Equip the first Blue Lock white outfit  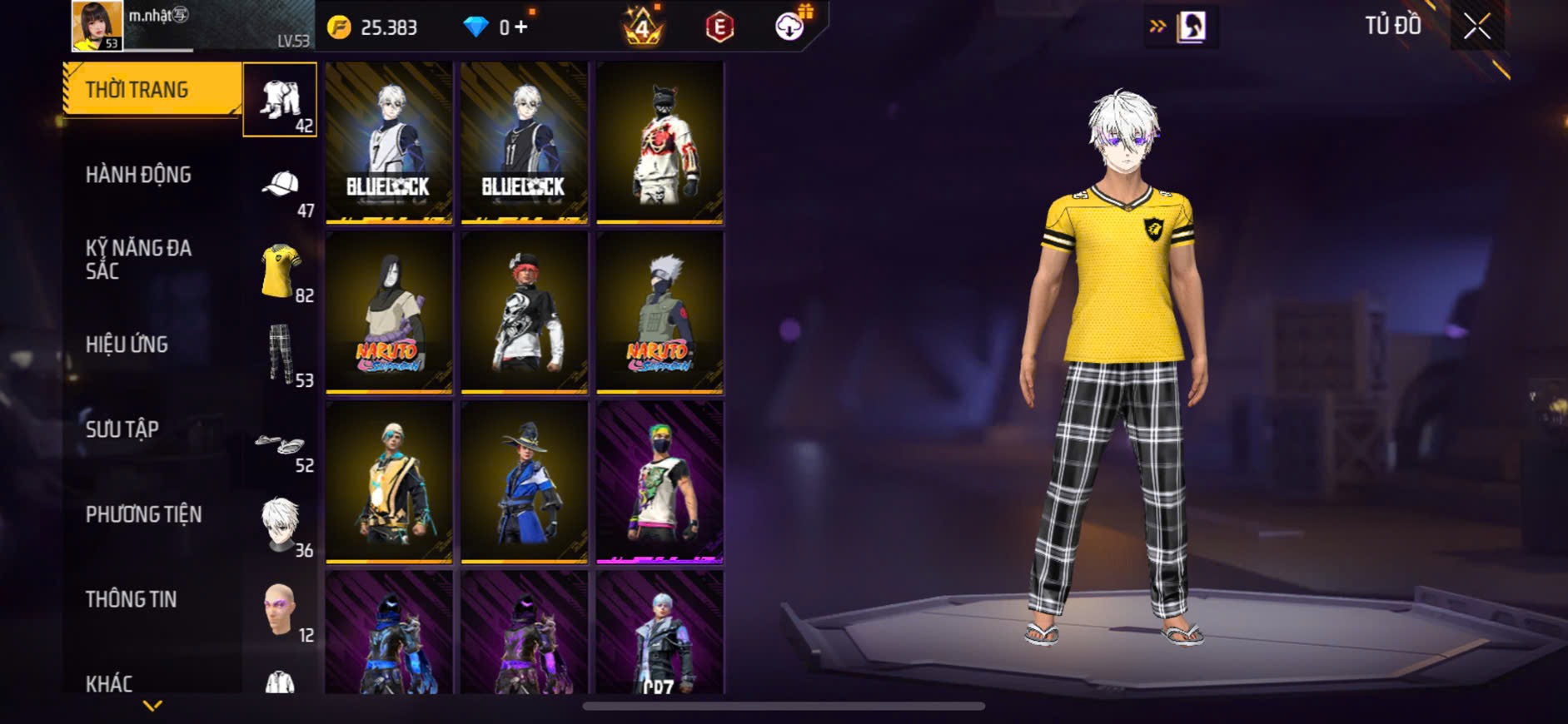(389, 141)
